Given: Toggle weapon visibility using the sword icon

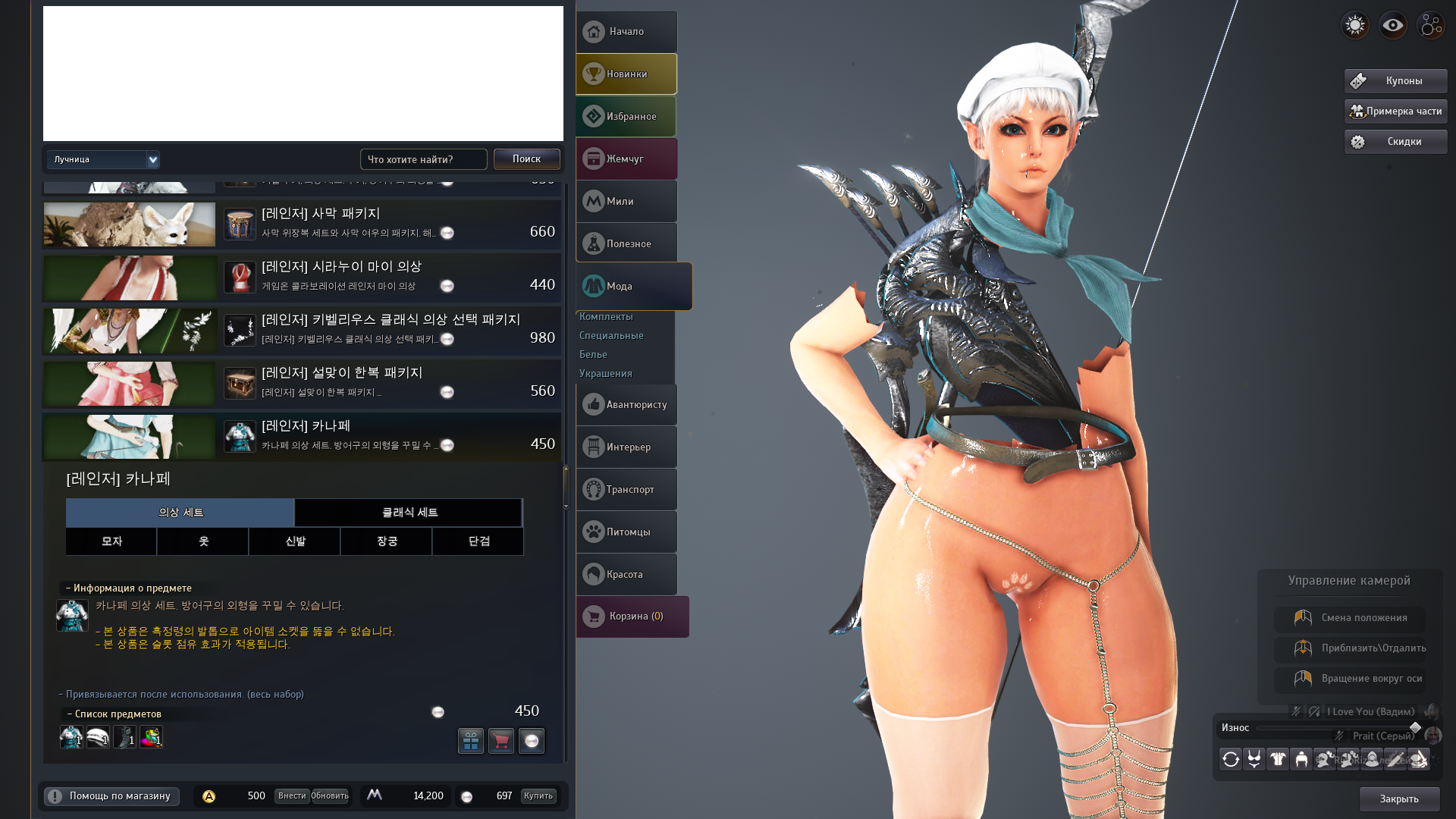Looking at the screenshot, I should tap(1395, 759).
